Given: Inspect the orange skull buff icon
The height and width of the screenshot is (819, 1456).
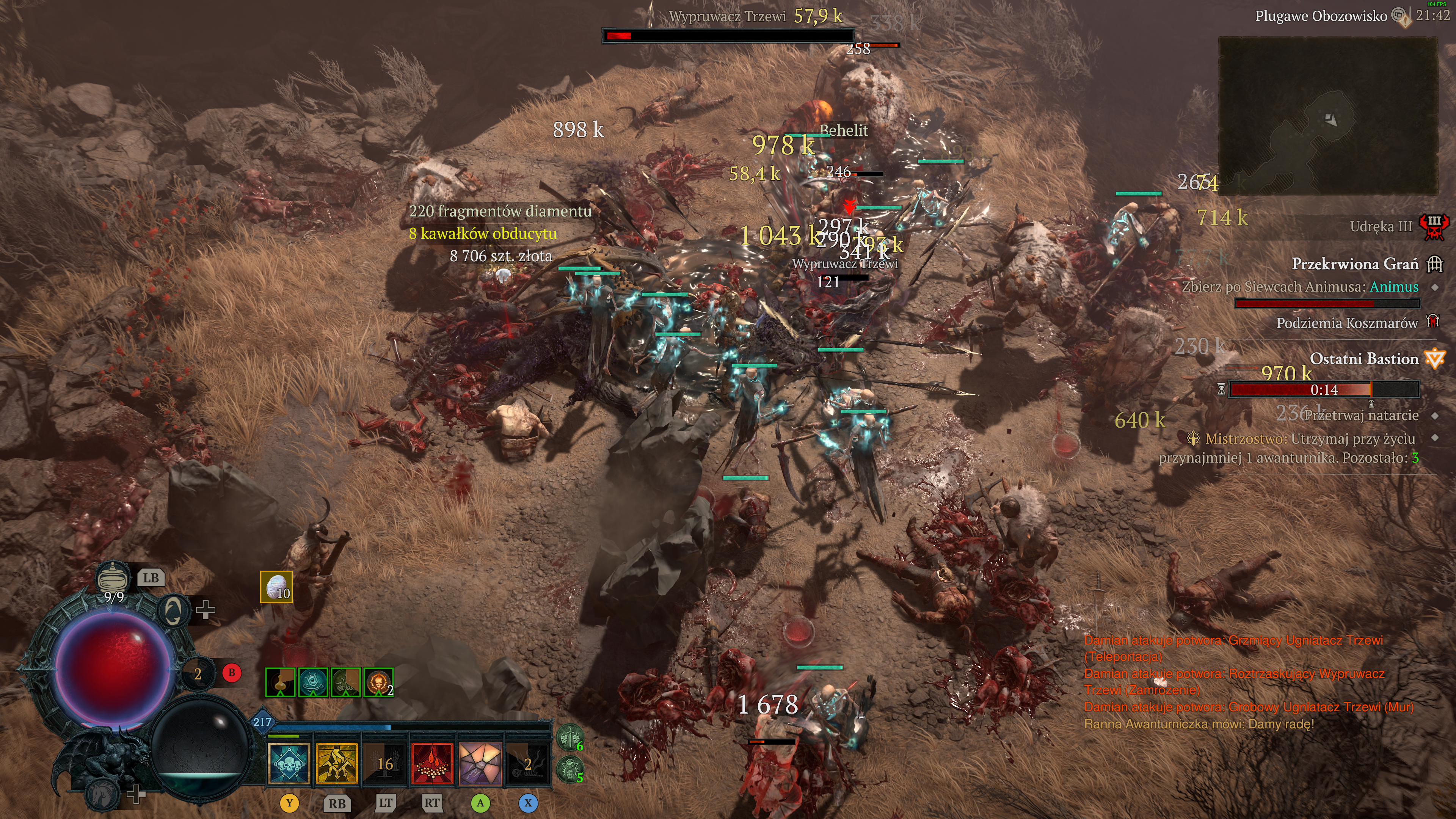Looking at the screenshot, I should [378, 683].
